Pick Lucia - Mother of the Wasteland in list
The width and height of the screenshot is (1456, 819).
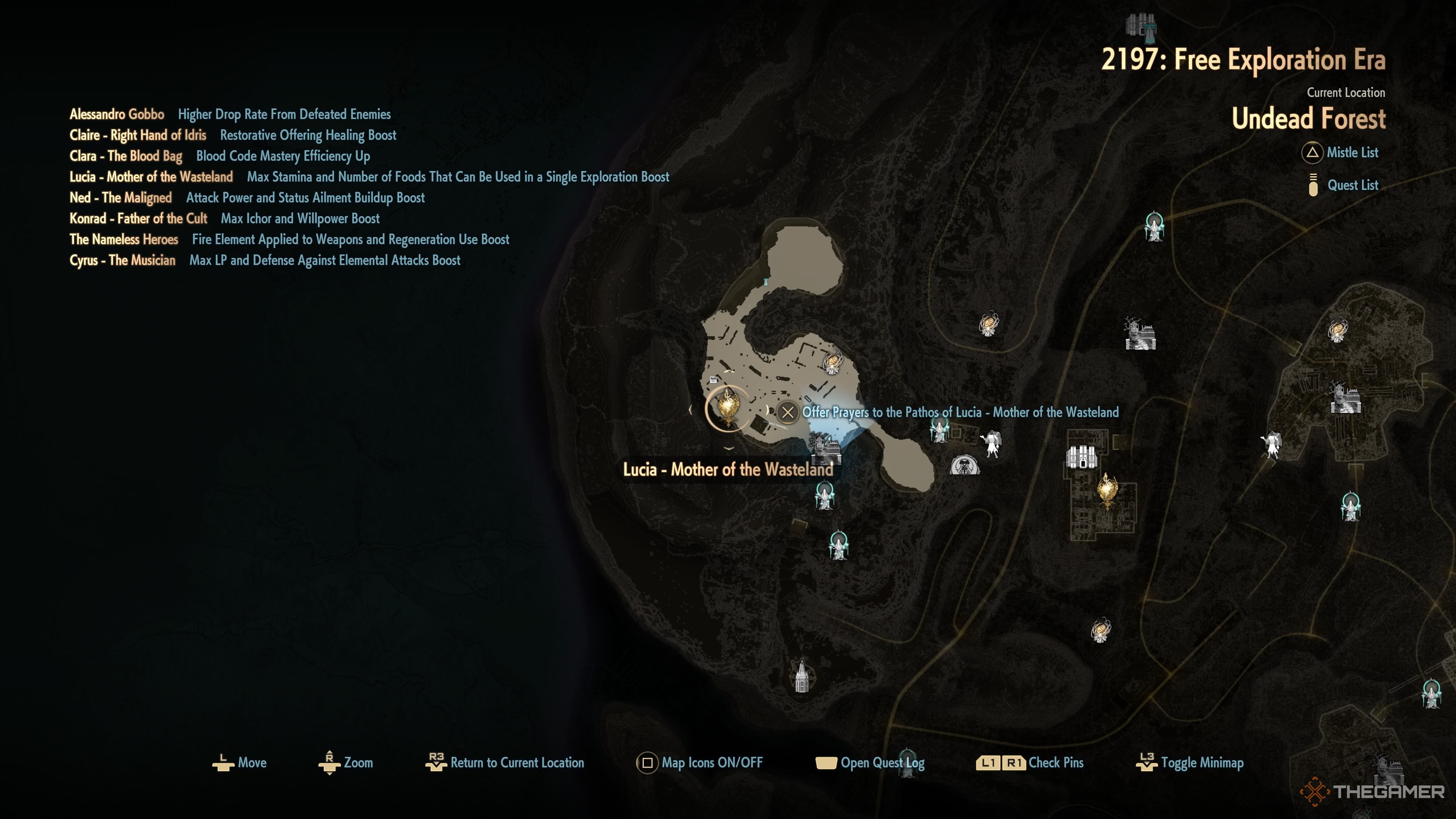151,177
